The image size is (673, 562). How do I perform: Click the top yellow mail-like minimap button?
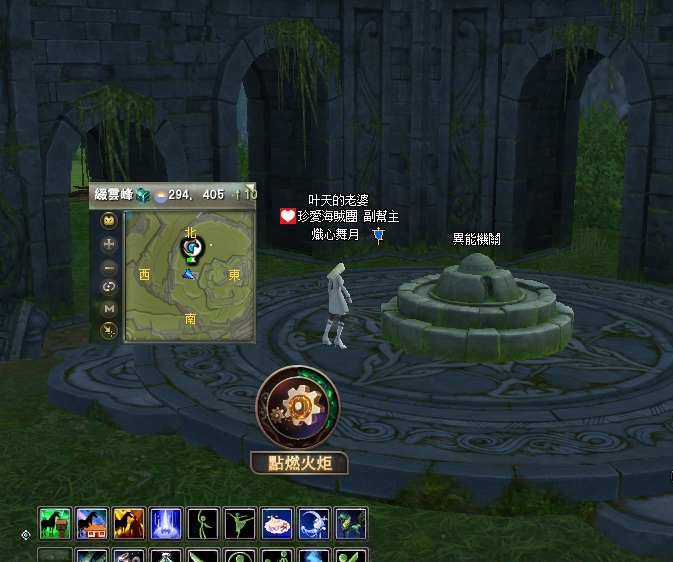pyautogui.click(x=109, y=220)
